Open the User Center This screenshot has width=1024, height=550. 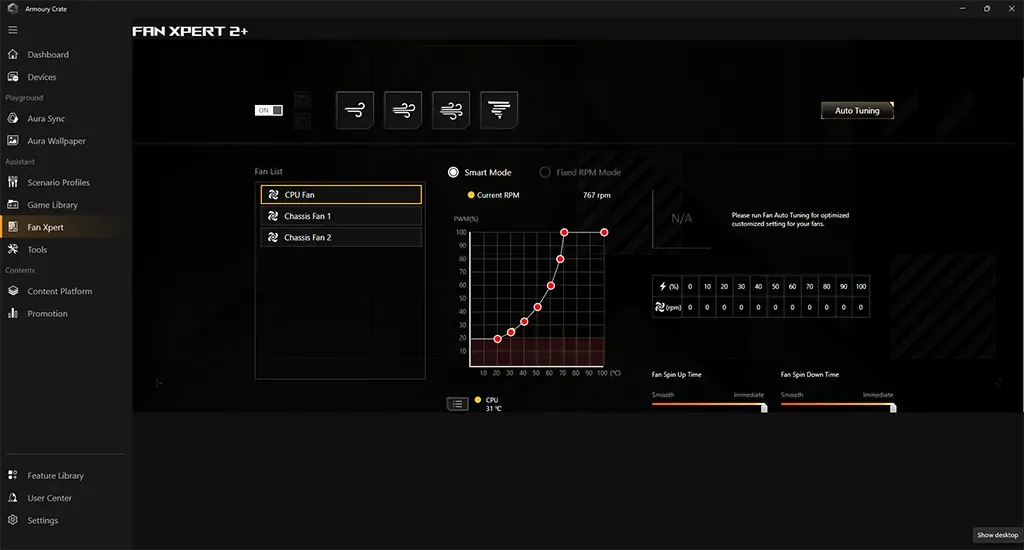tap(49, 498)
